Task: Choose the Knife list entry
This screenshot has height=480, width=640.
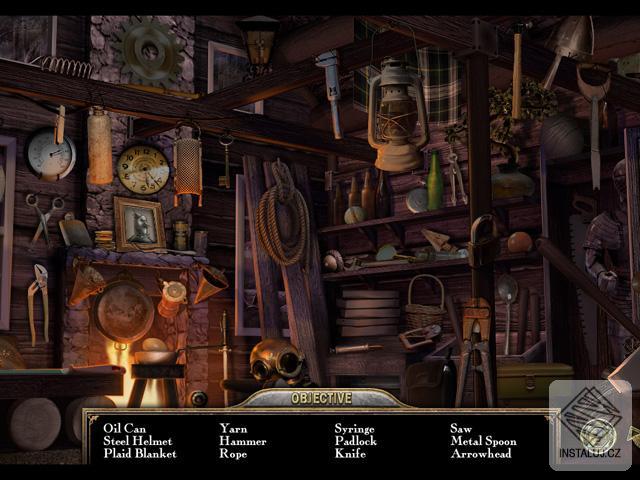Action: pos(350,454)
